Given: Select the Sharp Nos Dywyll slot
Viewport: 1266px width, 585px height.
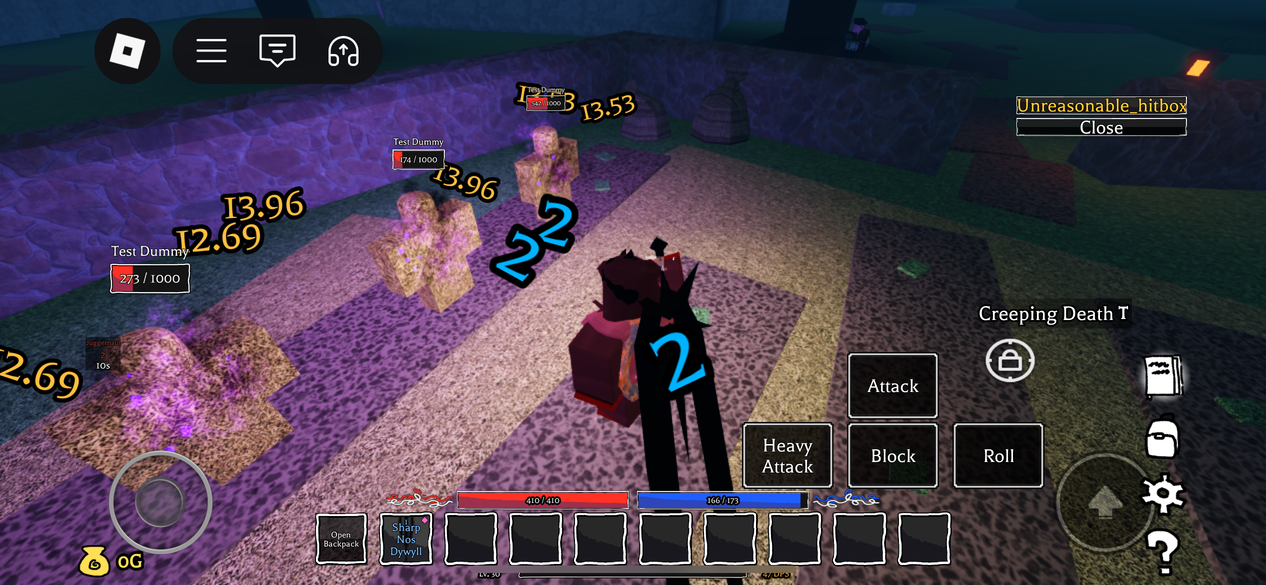Looking at the screenshot, I should click(x=406, y=539).
